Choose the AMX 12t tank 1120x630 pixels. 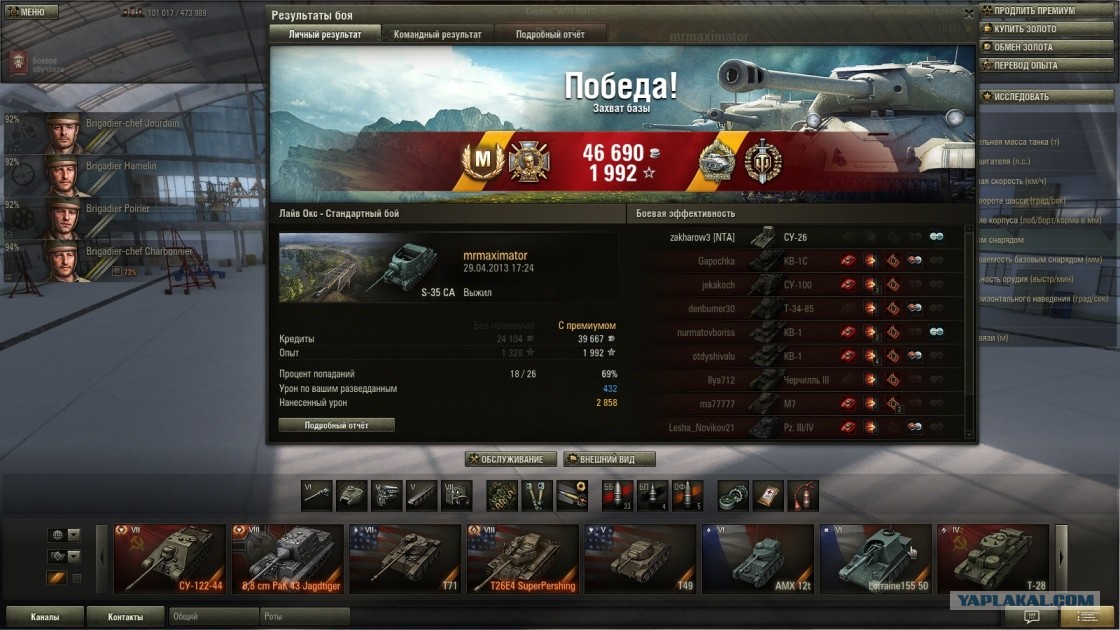757,558
